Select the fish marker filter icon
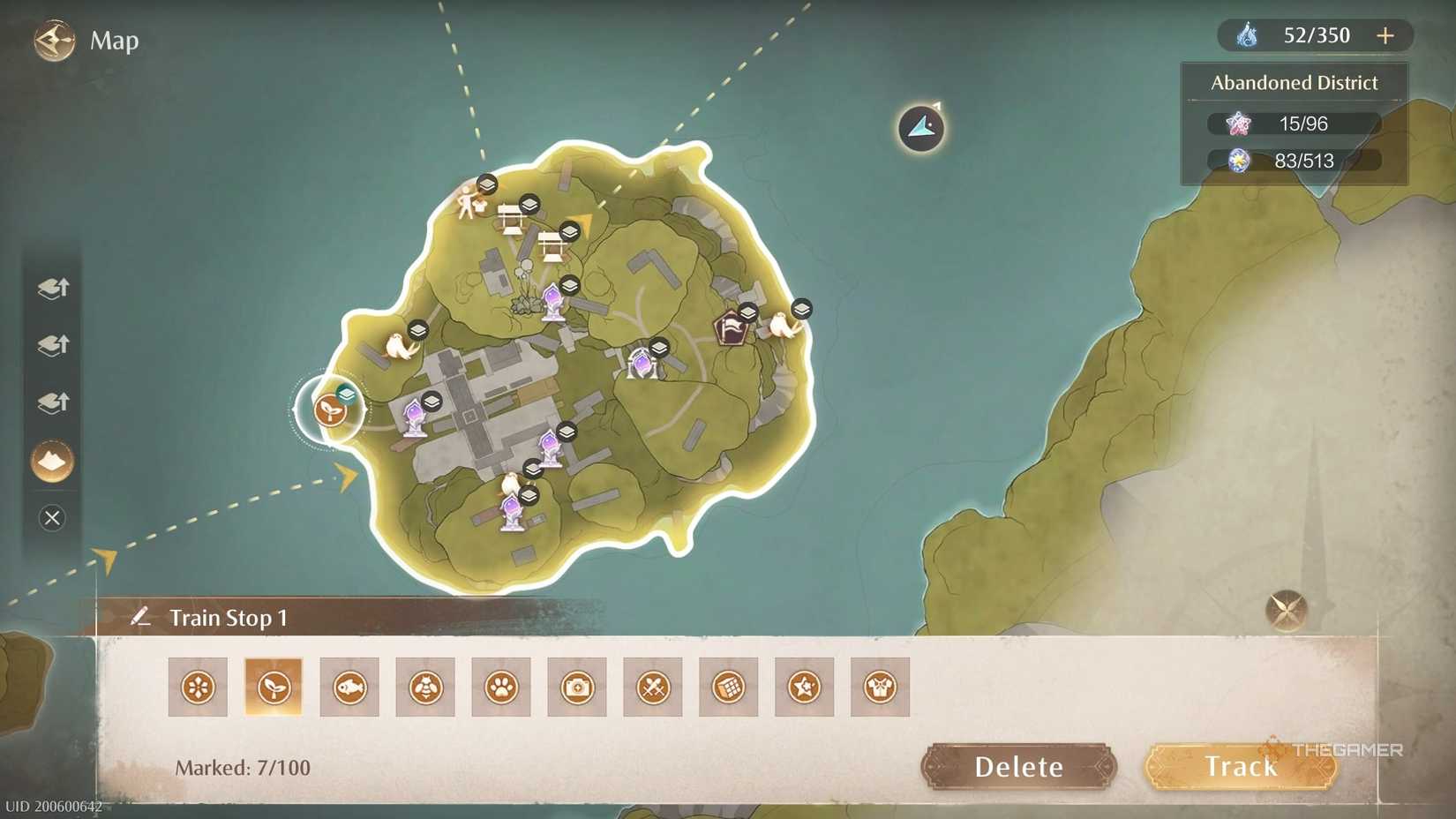 349,687
